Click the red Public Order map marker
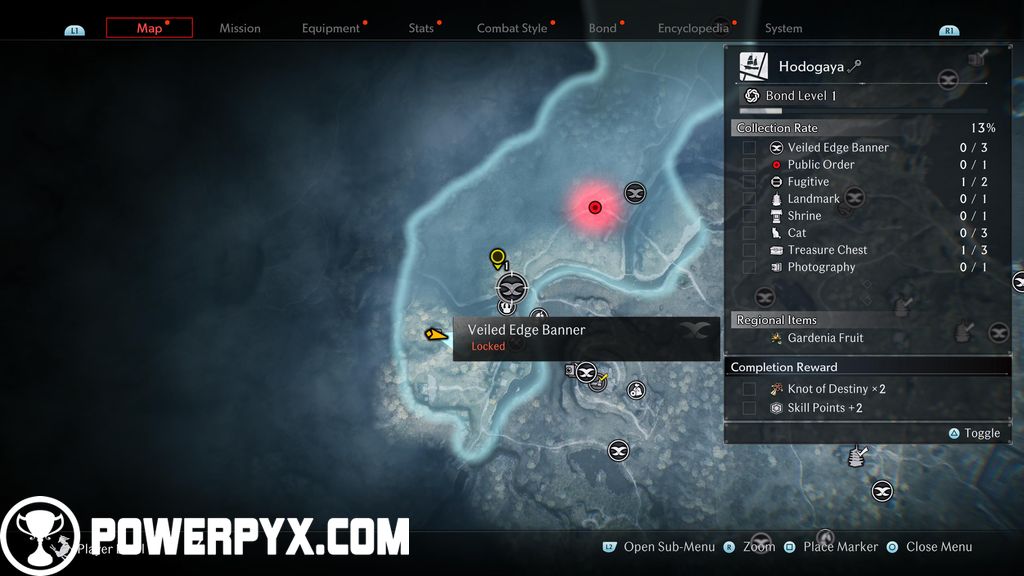This screenshot has width=1024, height=576. pos(595,207)
